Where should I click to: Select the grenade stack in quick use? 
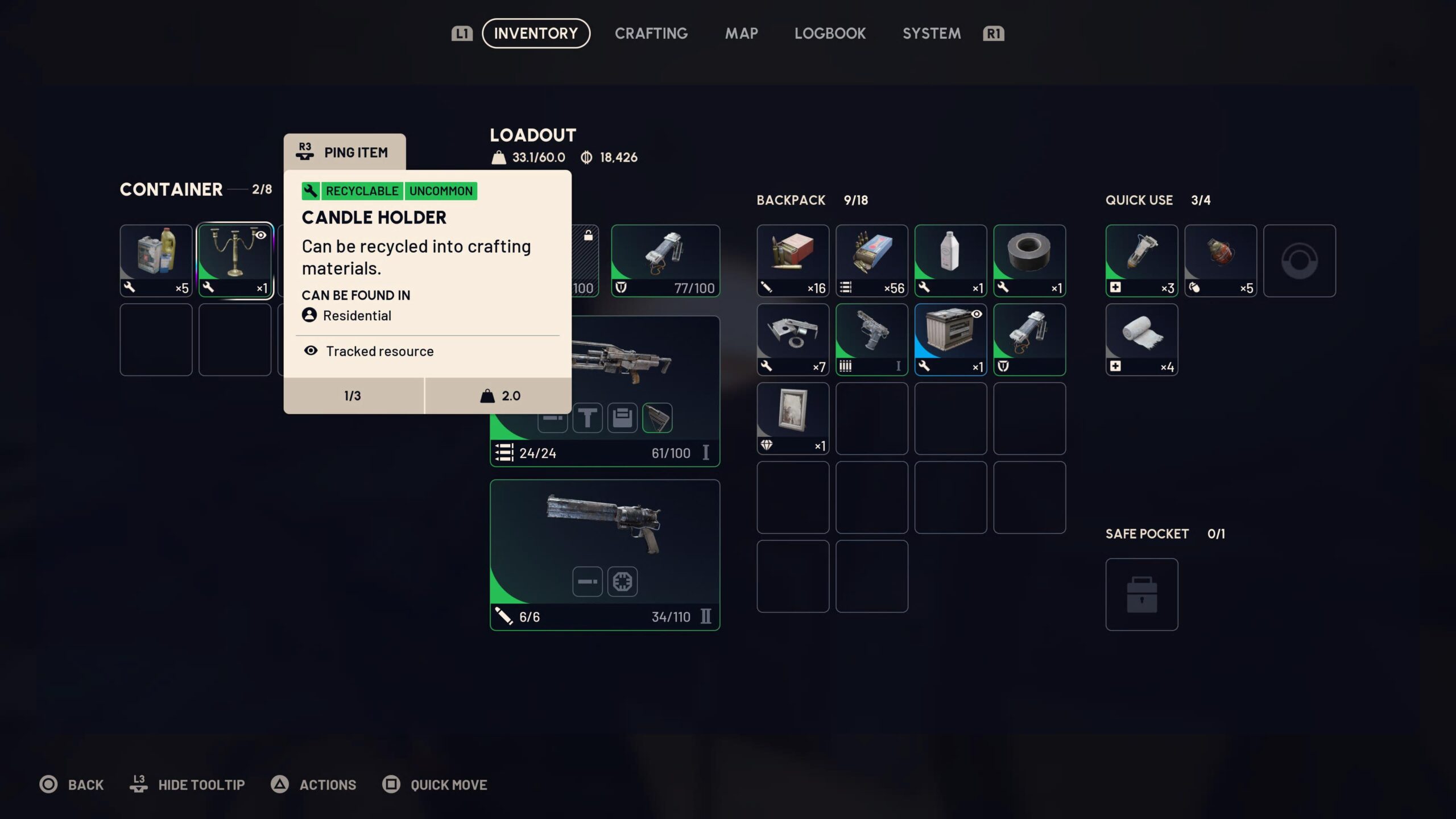coord(1220,260)
